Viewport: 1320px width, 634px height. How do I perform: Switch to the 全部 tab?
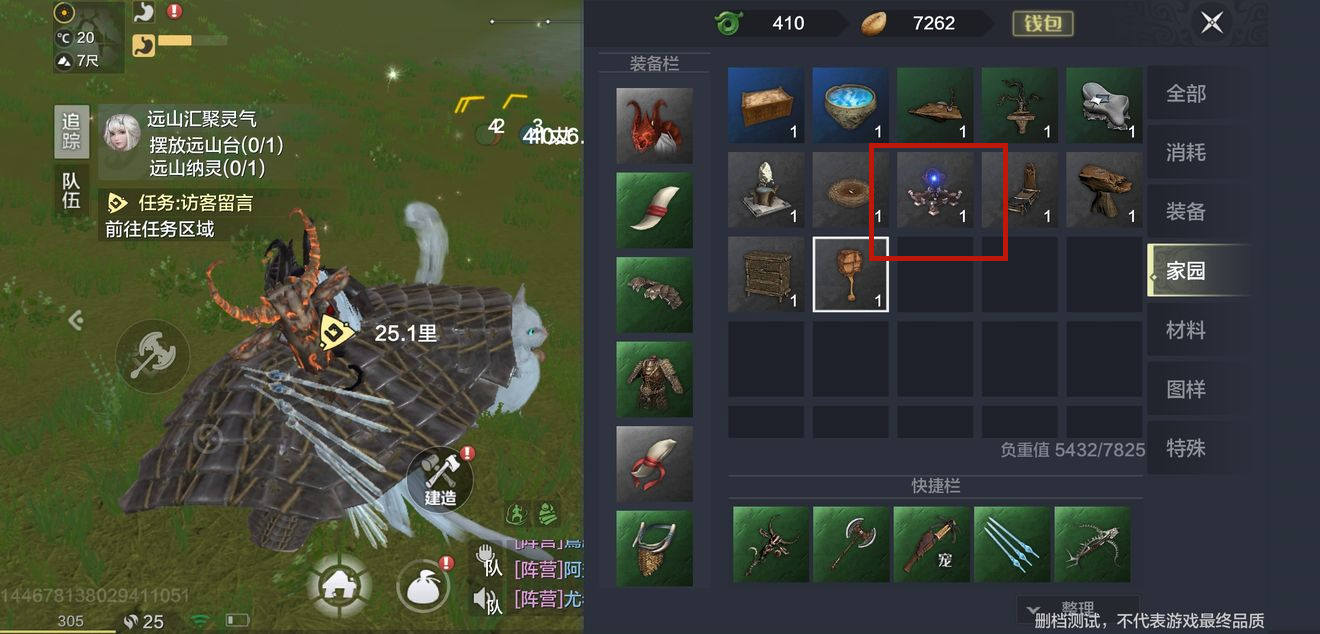pyautogui.click(x=1186, y=94)
